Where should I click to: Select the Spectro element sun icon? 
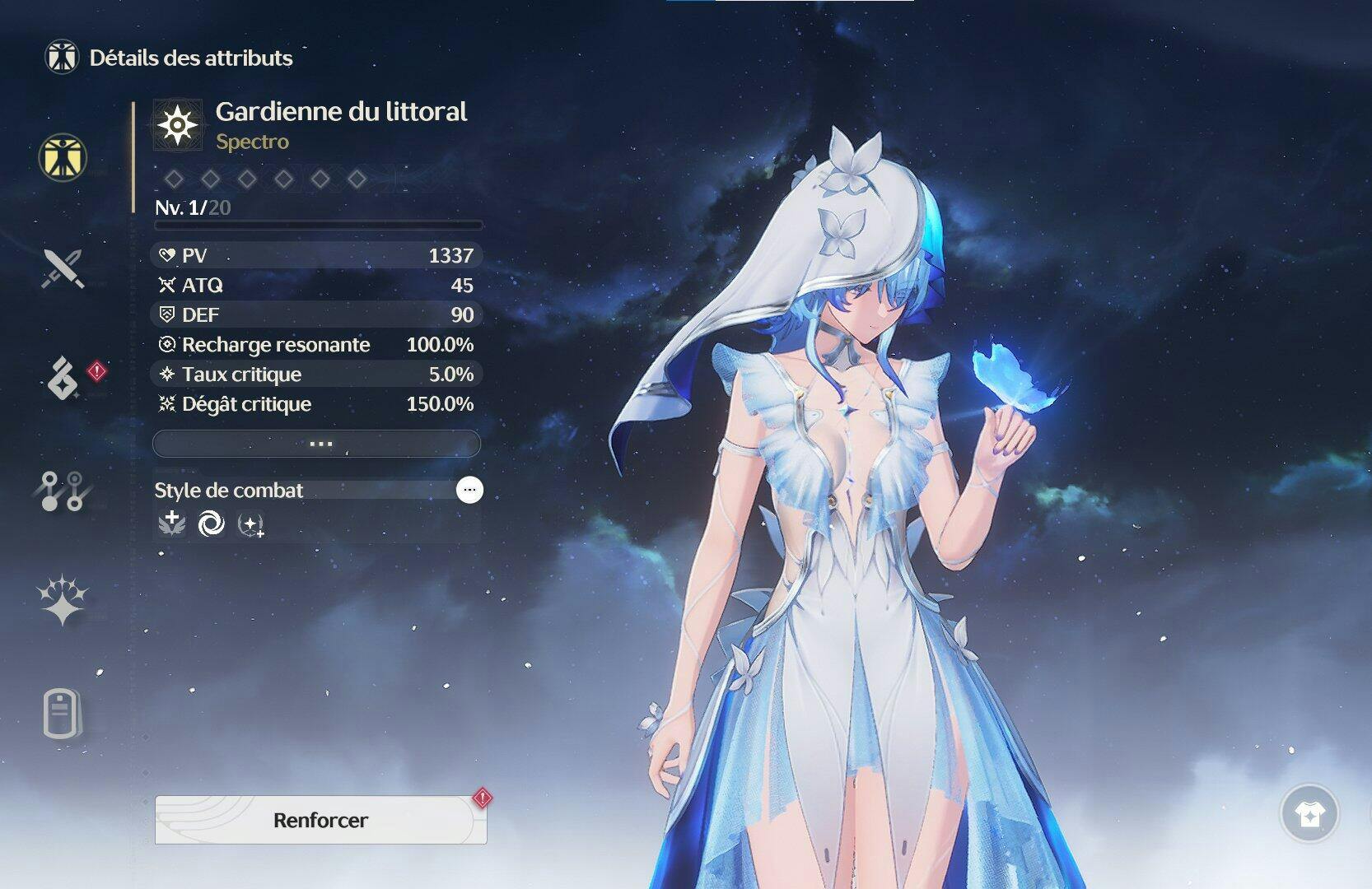point(177,126)
